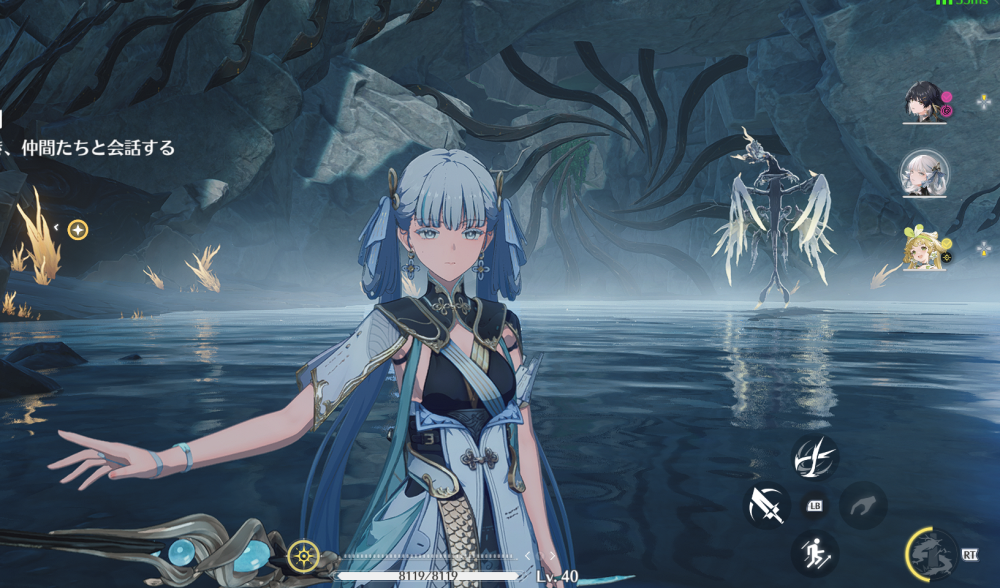The height and width of the screenshot is (588, 1000).
Task: Trigger the grapple hook utility icon
Action: pyautogui.click(x=863, y=506)
